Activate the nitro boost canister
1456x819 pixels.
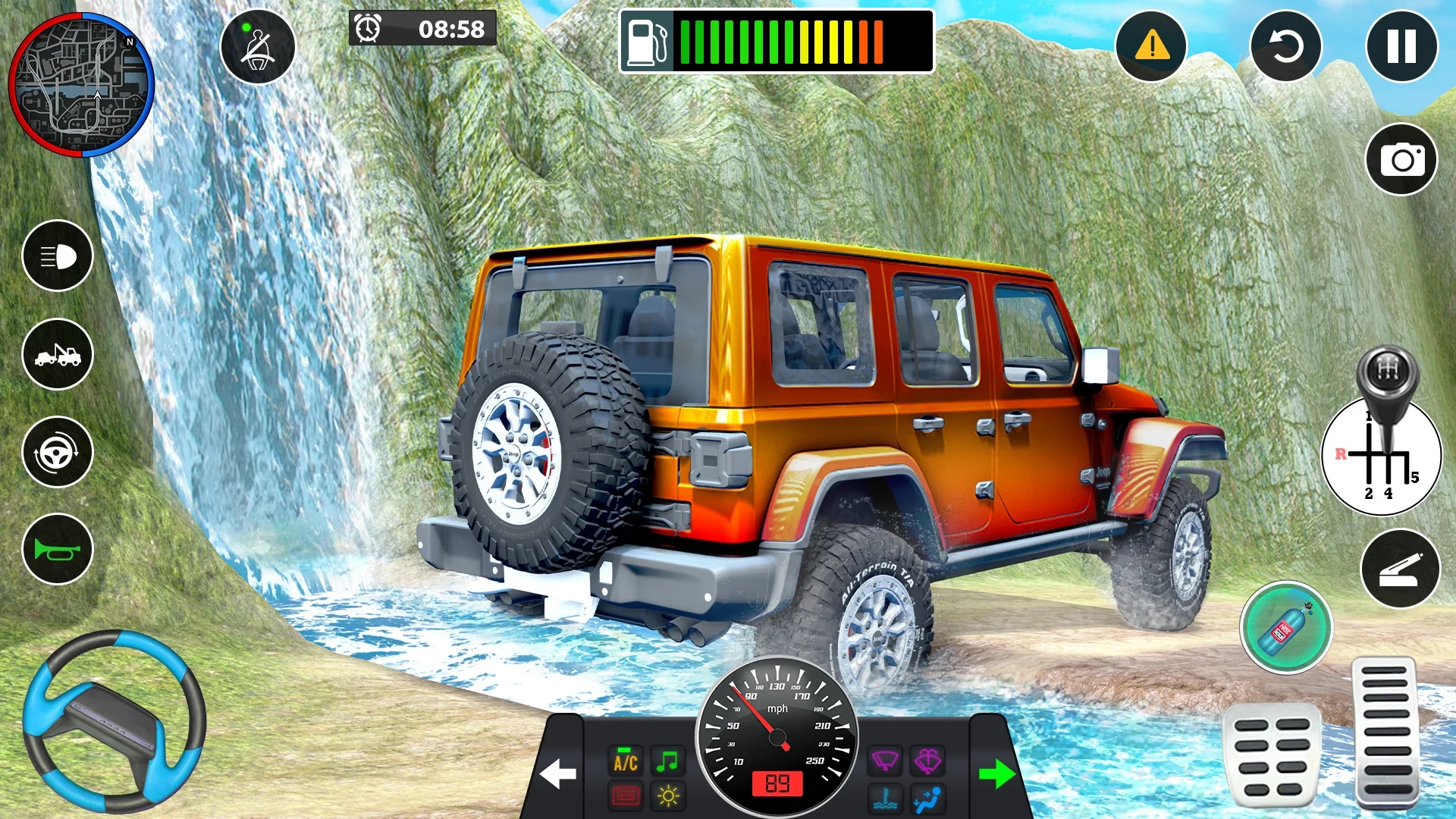click(x=1286, y=627)
